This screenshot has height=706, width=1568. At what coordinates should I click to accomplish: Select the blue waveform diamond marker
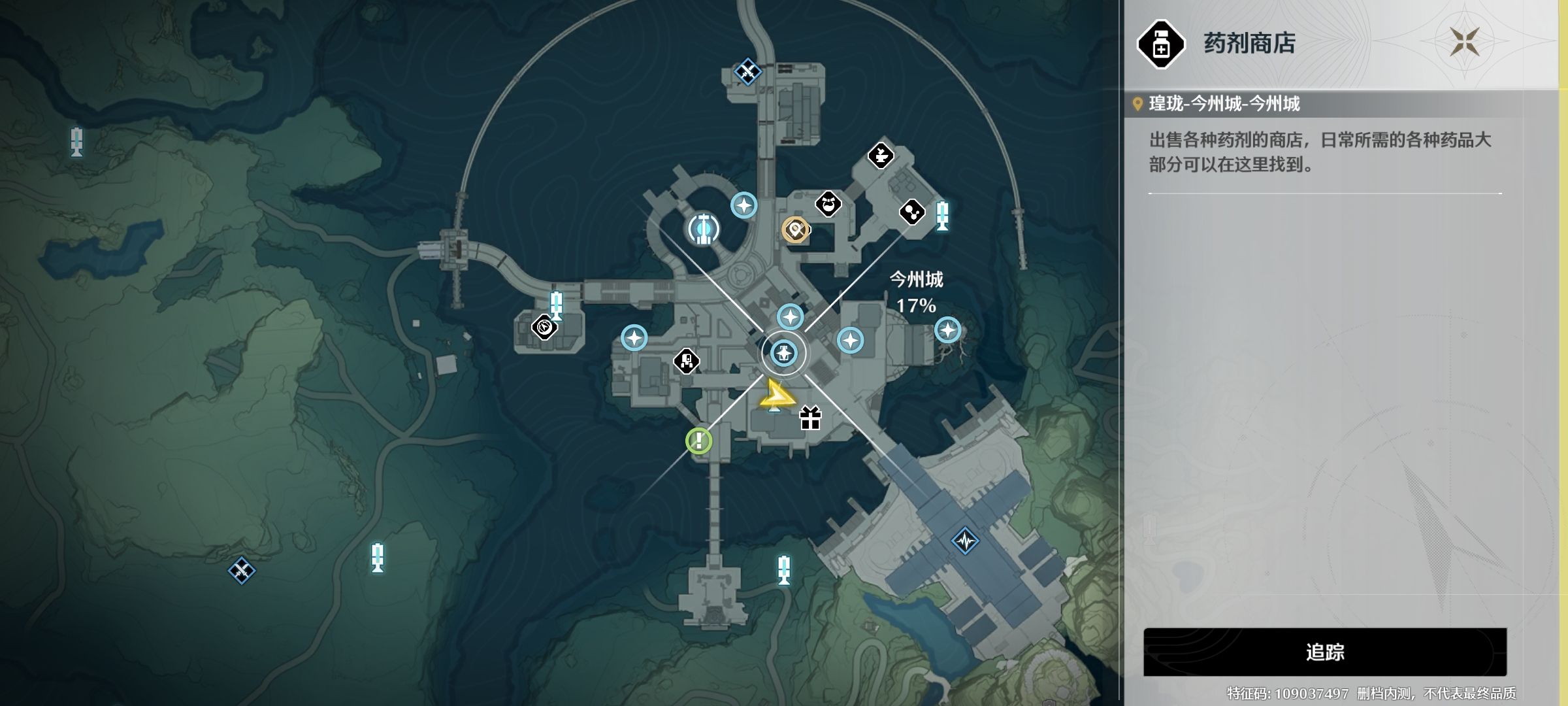click(x=965, y=541)
